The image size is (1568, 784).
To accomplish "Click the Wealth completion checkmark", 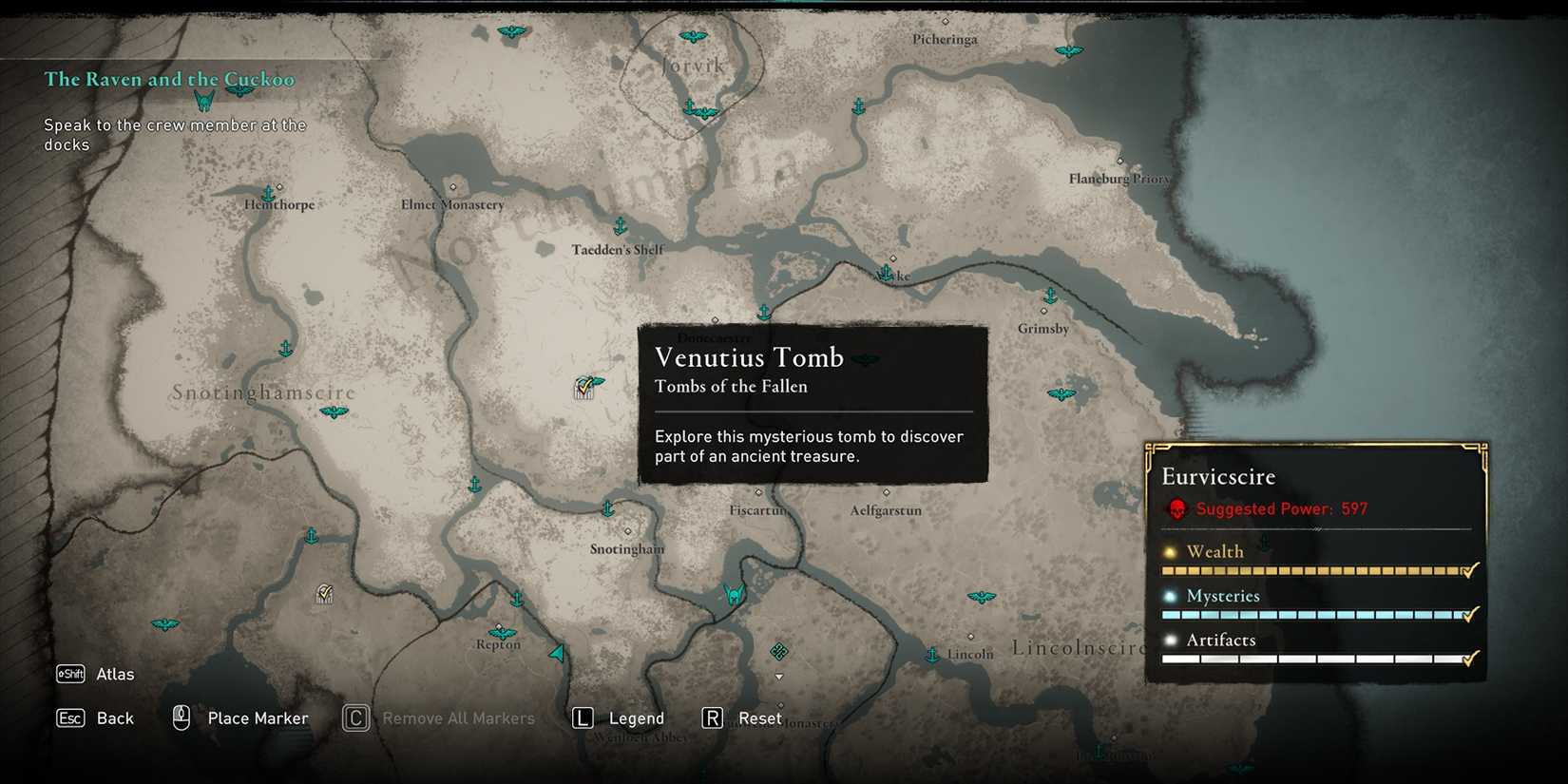I will click(1469, 570).
